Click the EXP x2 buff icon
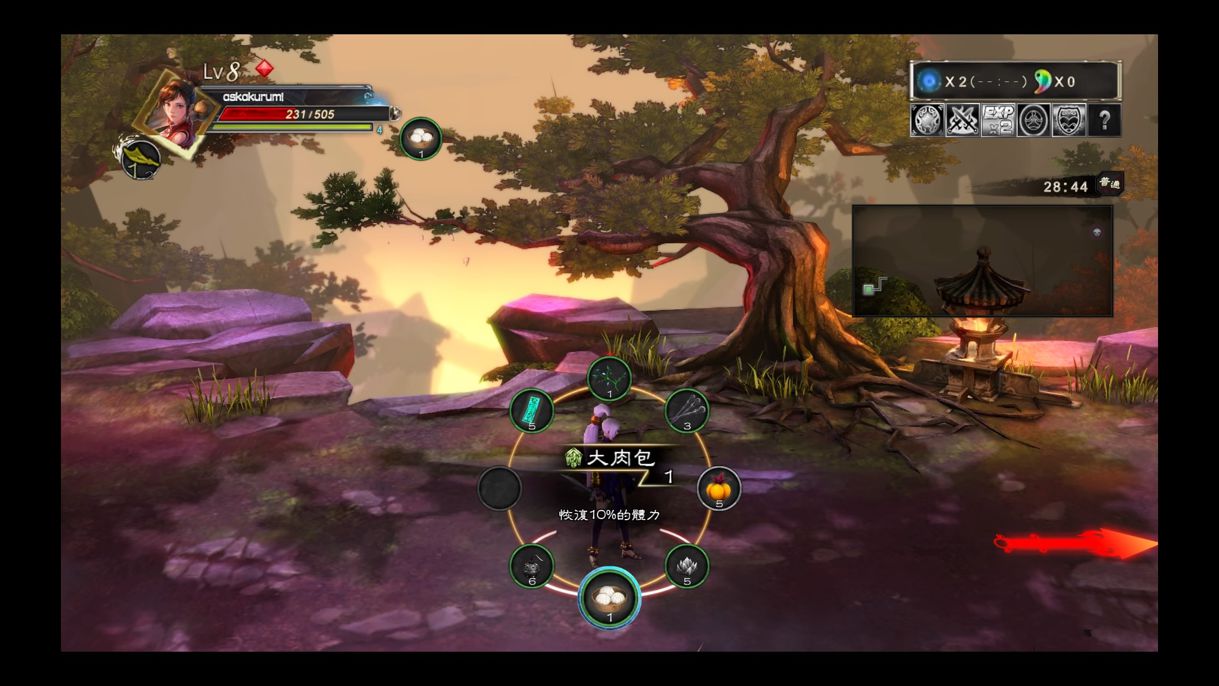The width and height of the screenshot is (1219, 686). pyautogui.click(x=998, y=121)
